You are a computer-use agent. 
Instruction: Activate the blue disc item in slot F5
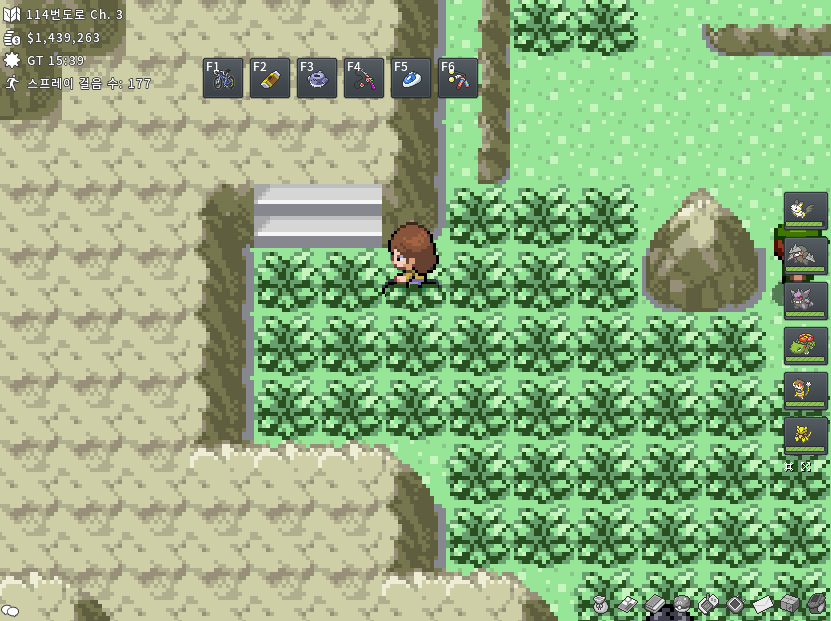411,78
